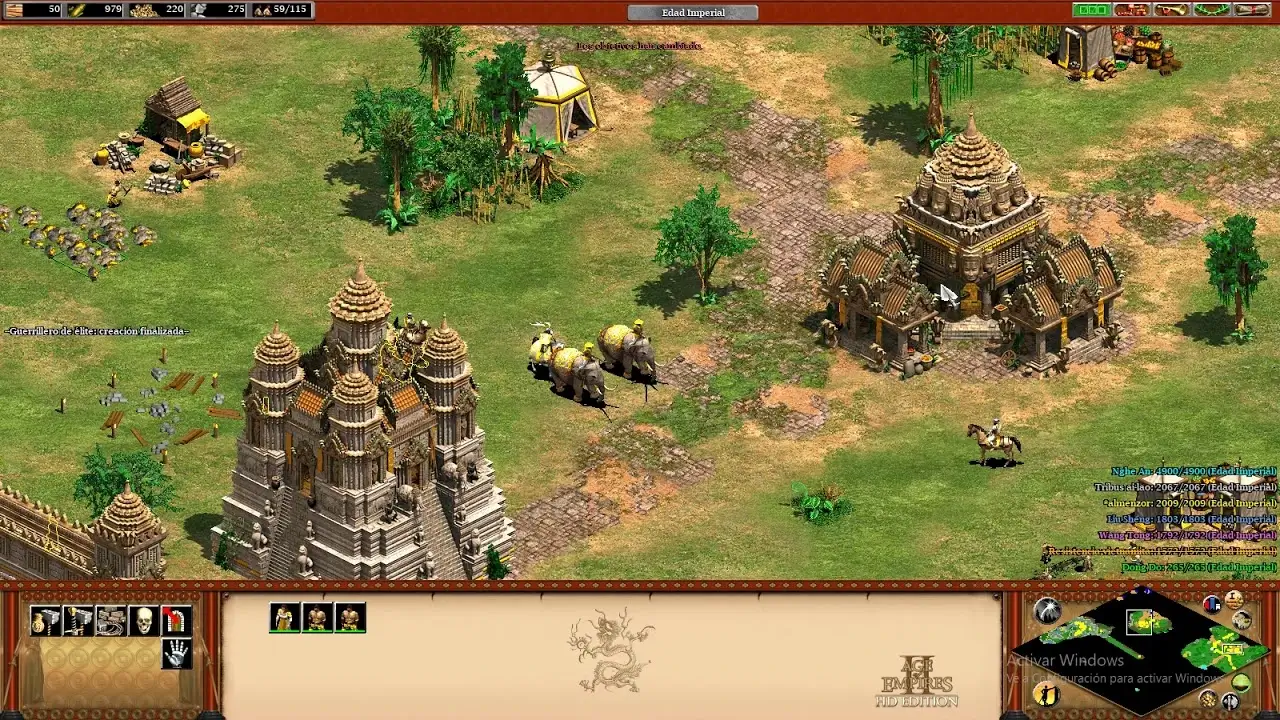1280x720 pixels.
Task: Click the Dong Do player score text
Action: click(x=1198, y=569)
